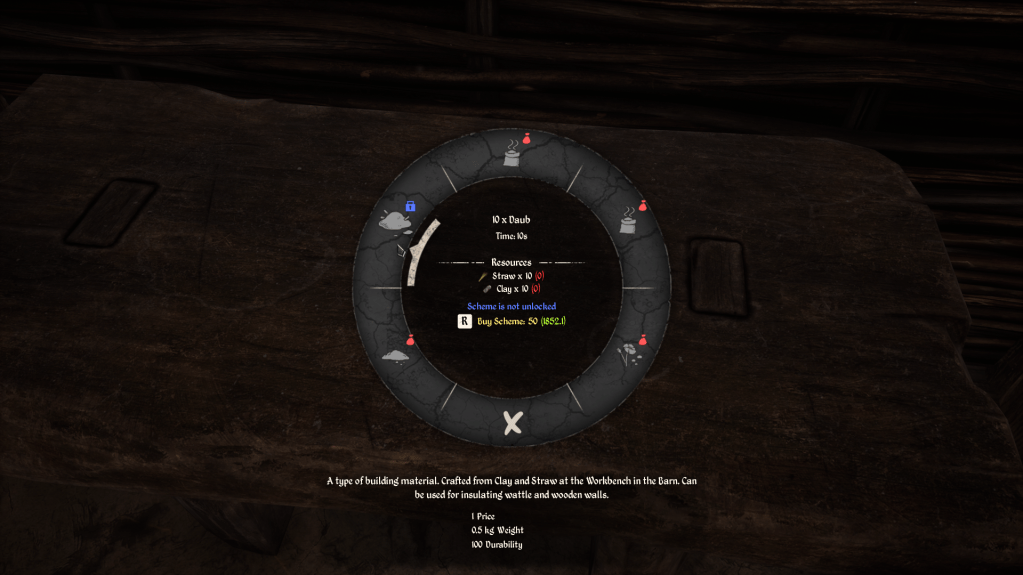Choose the flower recipe in the wheel
The image size is (1023, 575).
628,353
